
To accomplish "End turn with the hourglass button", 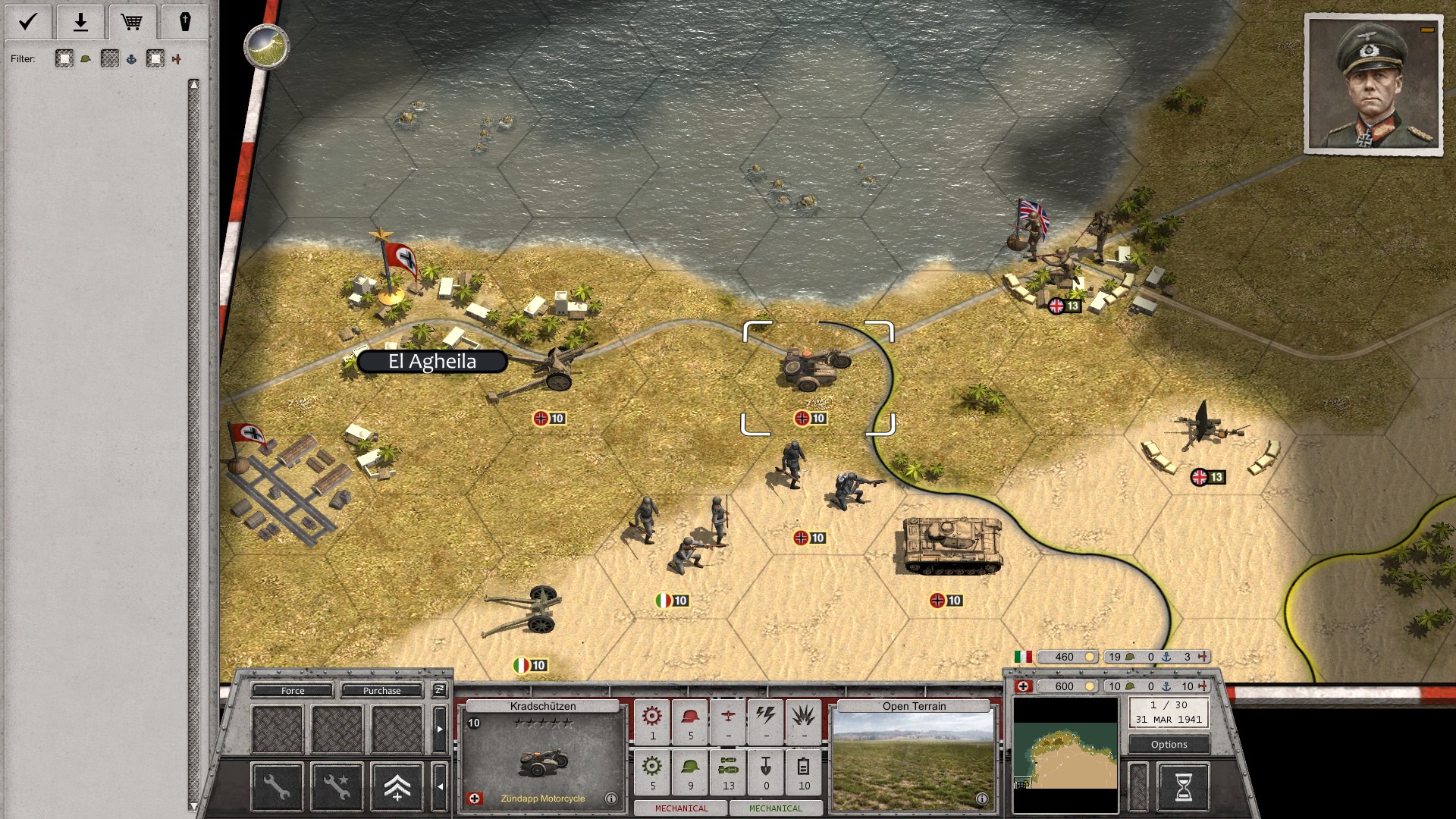I will point(1183,787).
